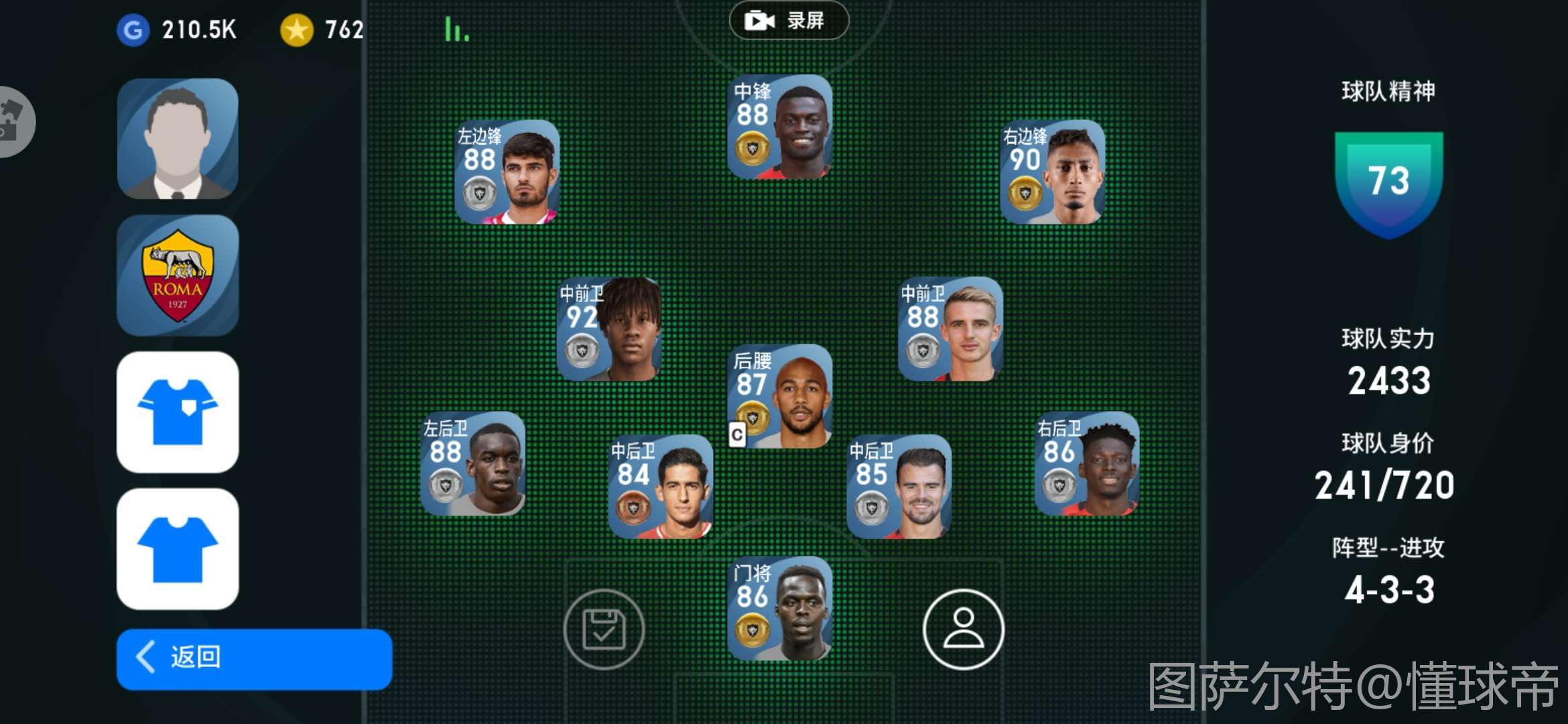Screen dimensions: 1568x724
Task: Open the manager portrait tile
Action: tap(178, 139)
